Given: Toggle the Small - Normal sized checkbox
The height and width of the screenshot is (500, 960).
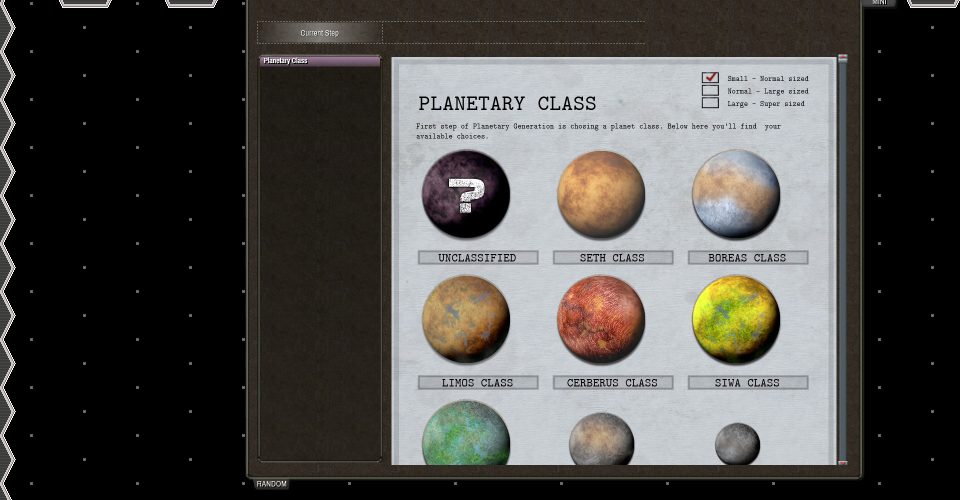Looking at the screenshot, I should 710,78.
